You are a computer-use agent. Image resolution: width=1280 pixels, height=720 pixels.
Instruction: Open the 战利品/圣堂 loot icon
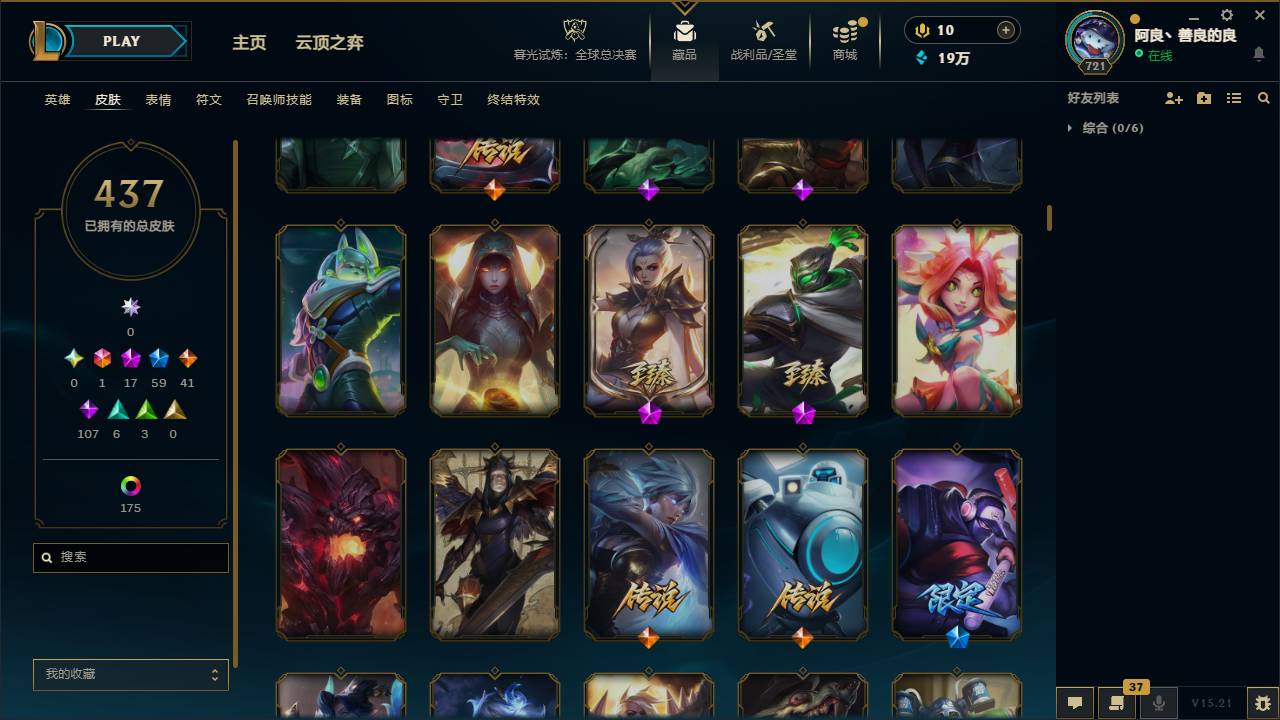[x=764, y=33]
